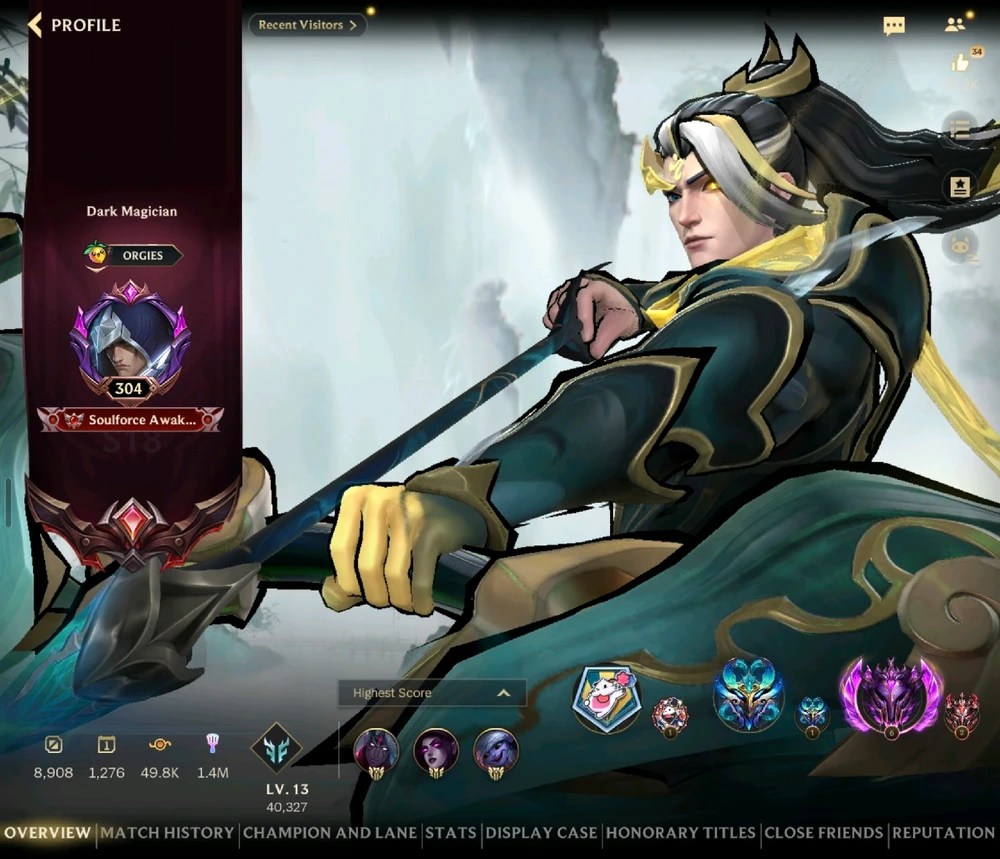The width and height of the screenshot is (1000, 859).
Task: Click the LV. 13 teal wings emblem
Action: click(x=276, y=750)
